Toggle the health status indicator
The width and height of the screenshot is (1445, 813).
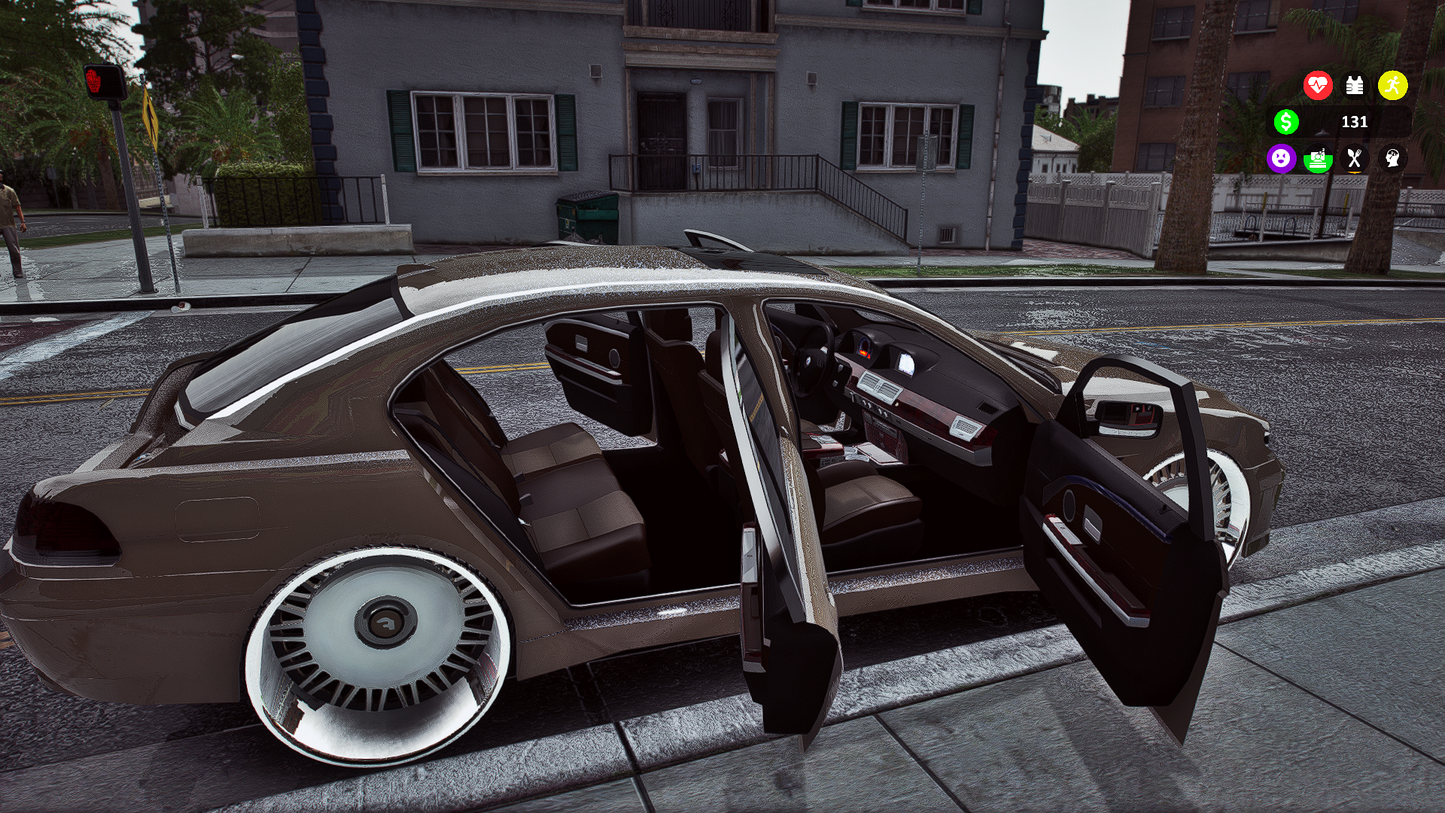(x=1319, y=85)
